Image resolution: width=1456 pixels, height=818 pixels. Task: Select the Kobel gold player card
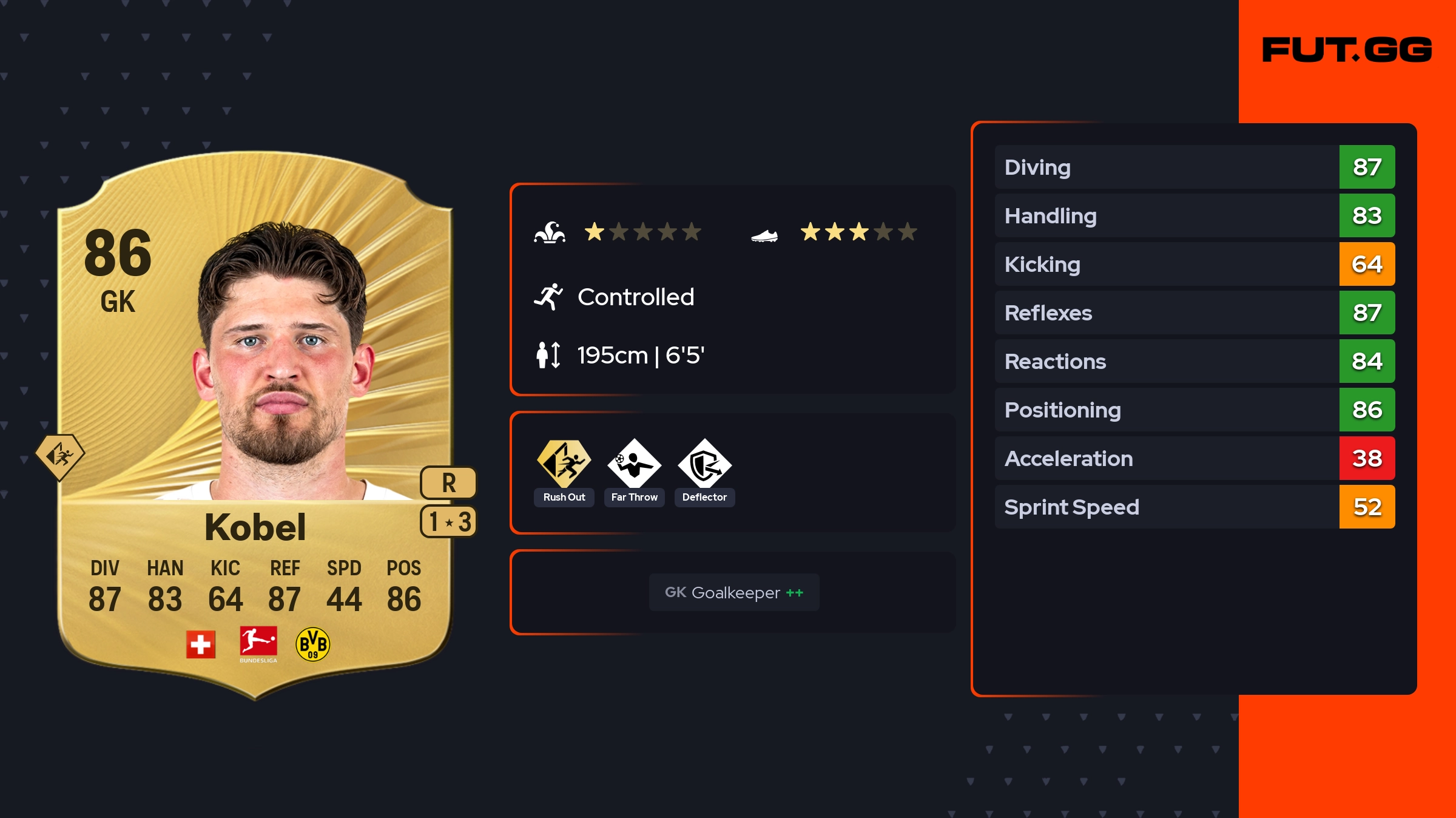pyautogui.click(x=255, y=425)
